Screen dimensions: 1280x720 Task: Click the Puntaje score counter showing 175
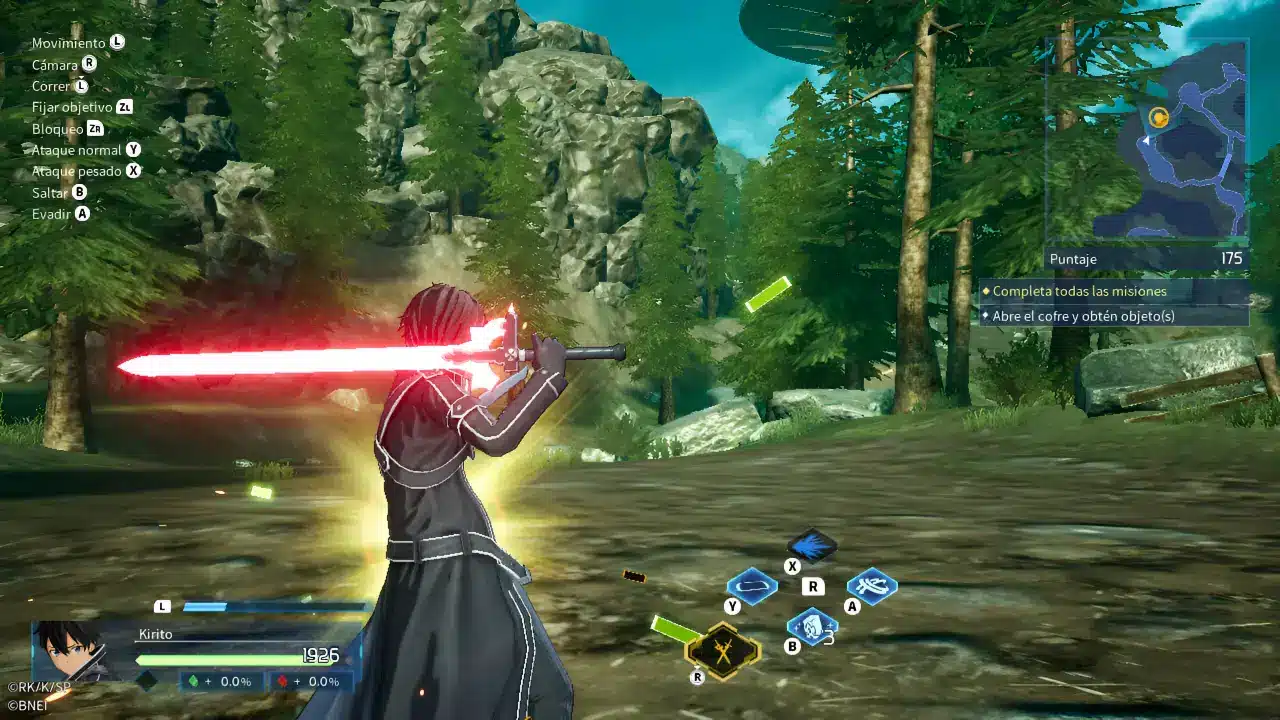(x=1148, y=259)
